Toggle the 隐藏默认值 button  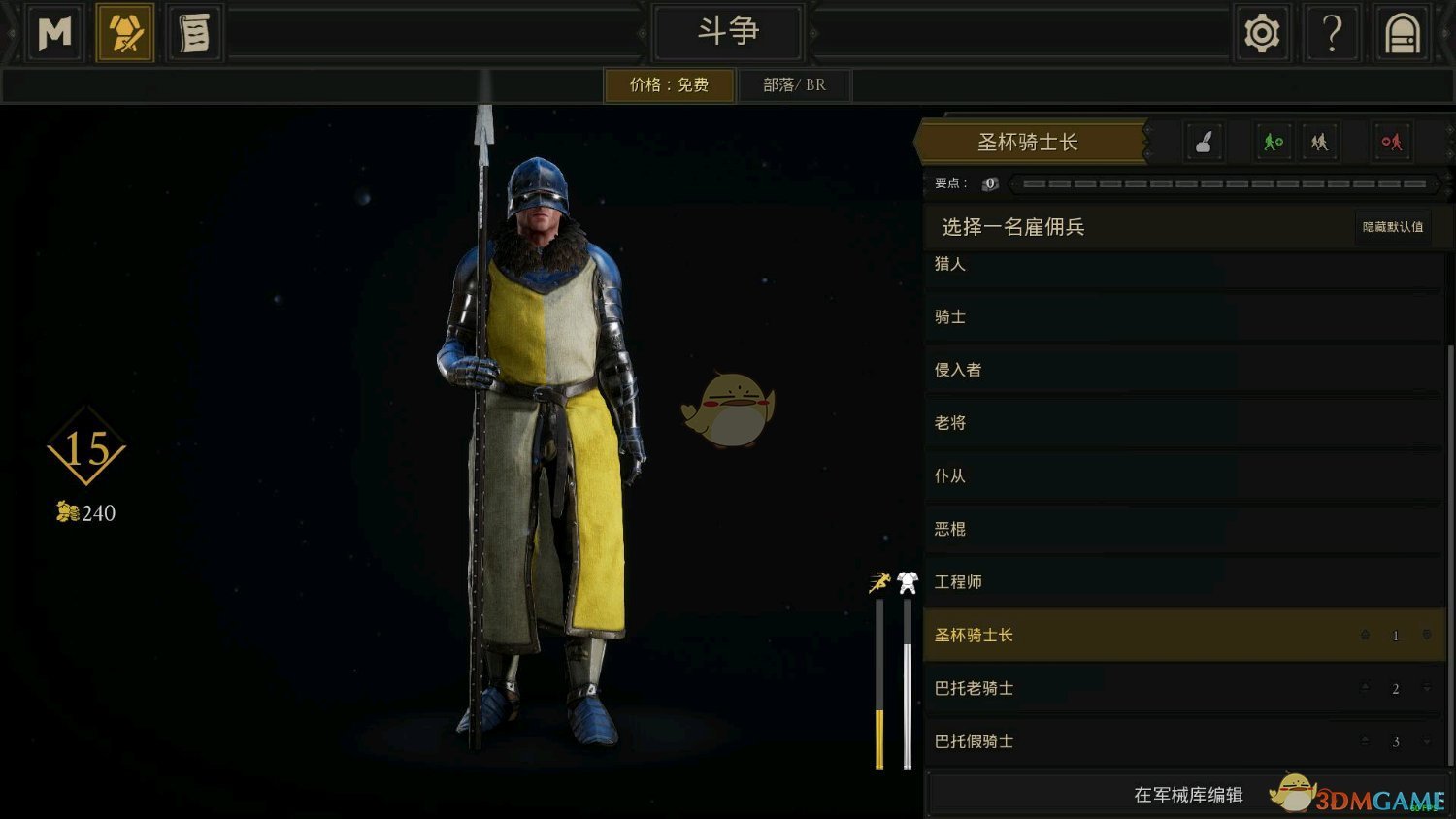coord(1393,227)
